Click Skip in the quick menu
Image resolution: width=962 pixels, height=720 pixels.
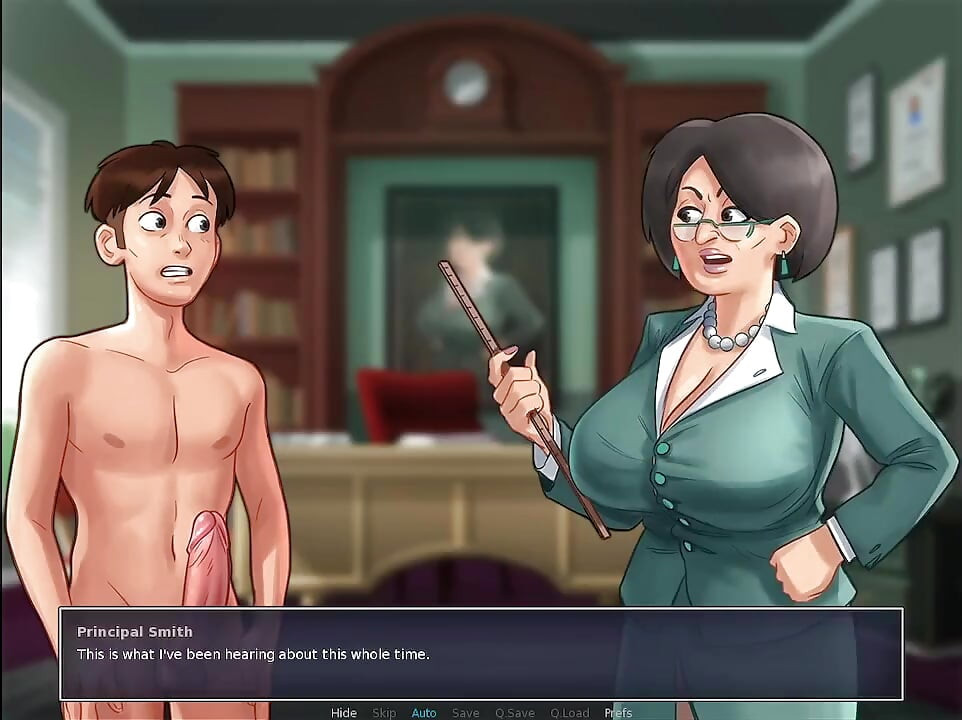[384, 712]
